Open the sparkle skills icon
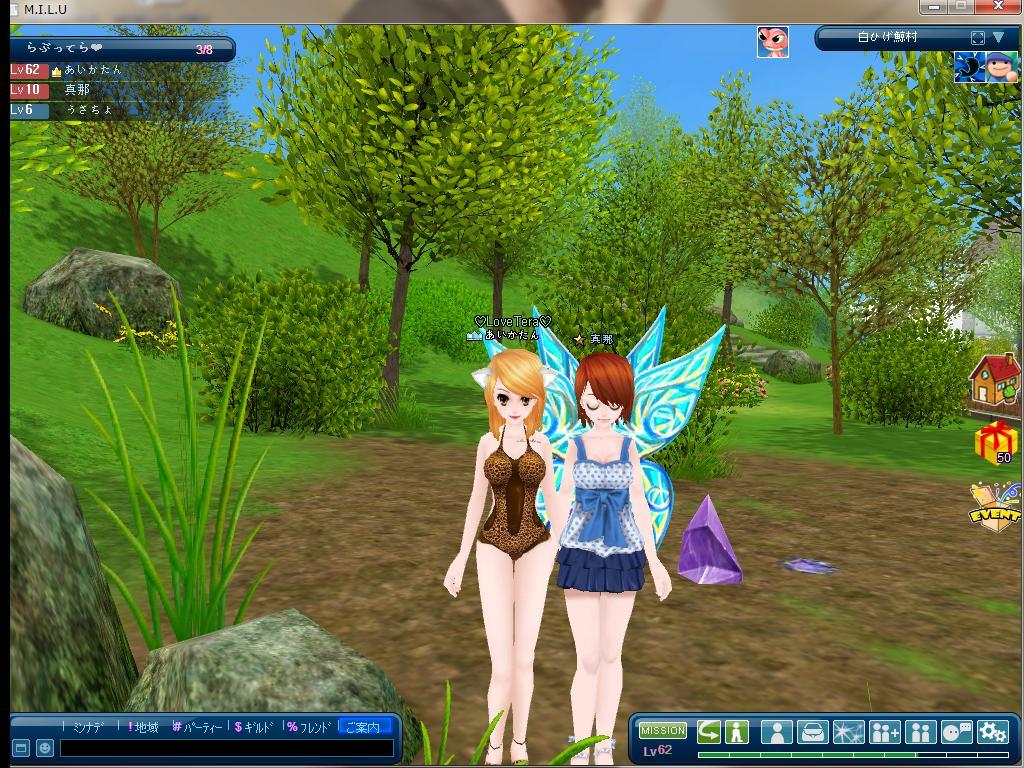This screenshot has height=768, width=1024. click(x=848, y=732)
